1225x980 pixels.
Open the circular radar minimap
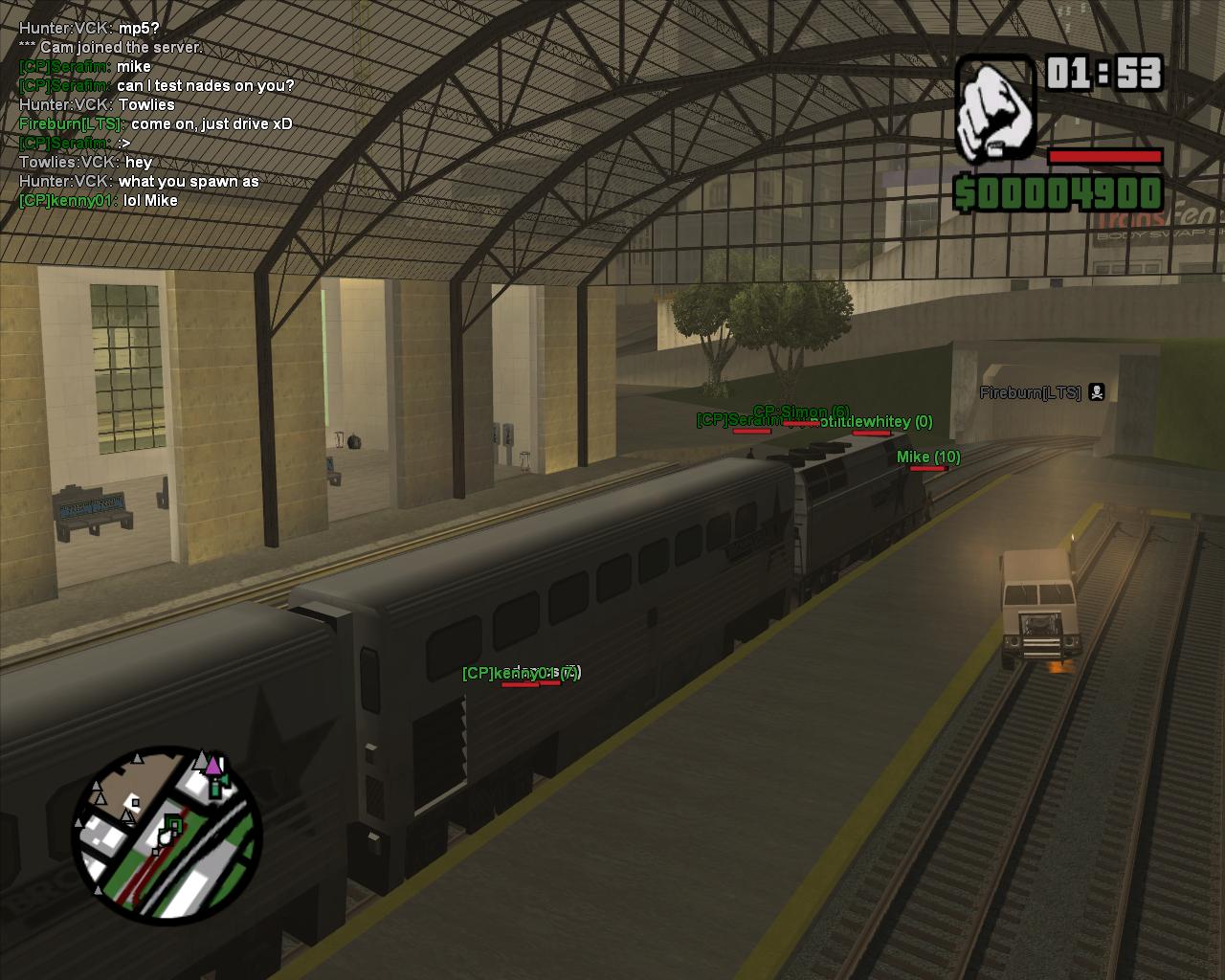click(167, 835)
